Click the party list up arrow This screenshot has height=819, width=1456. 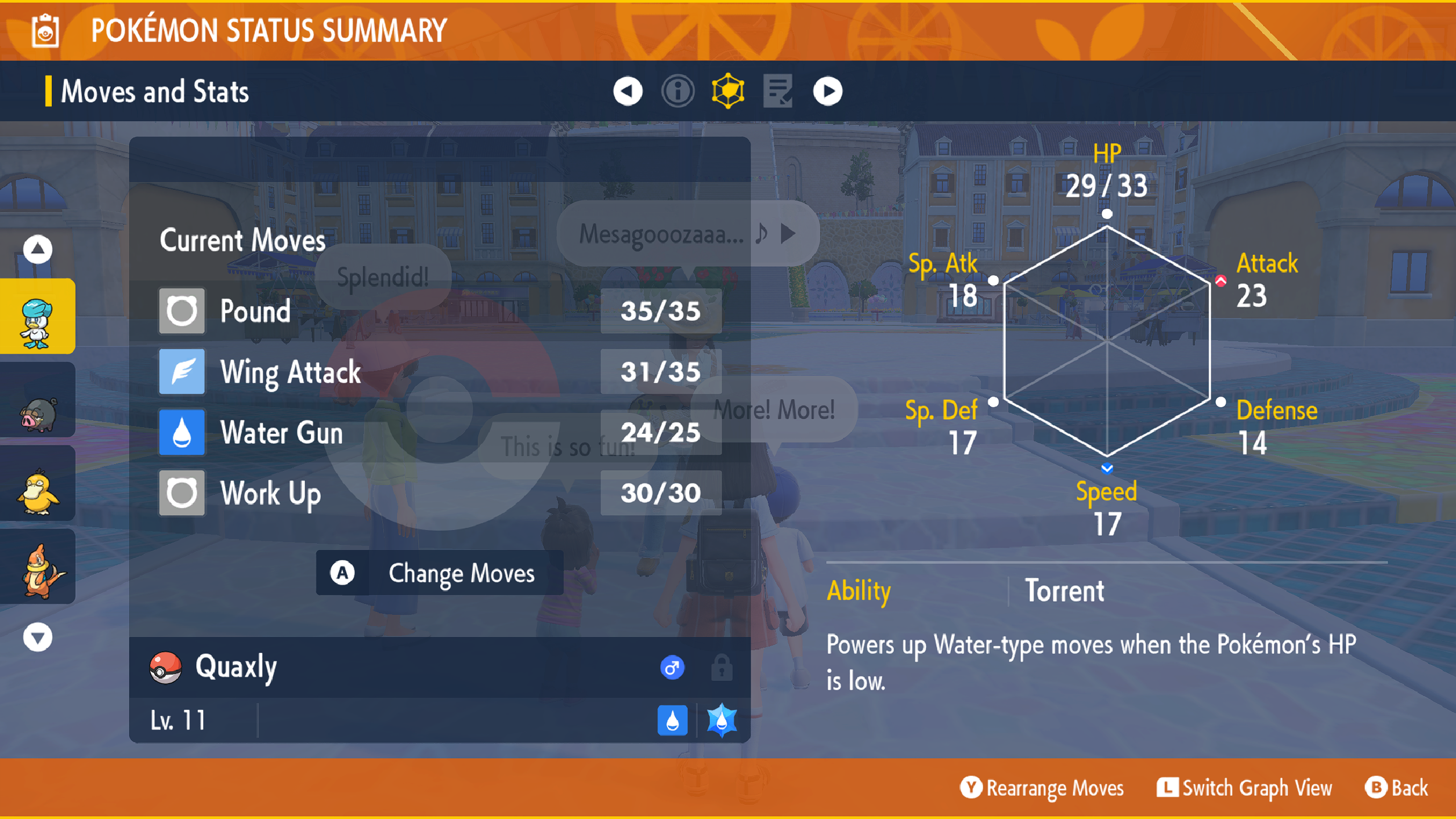38,249
